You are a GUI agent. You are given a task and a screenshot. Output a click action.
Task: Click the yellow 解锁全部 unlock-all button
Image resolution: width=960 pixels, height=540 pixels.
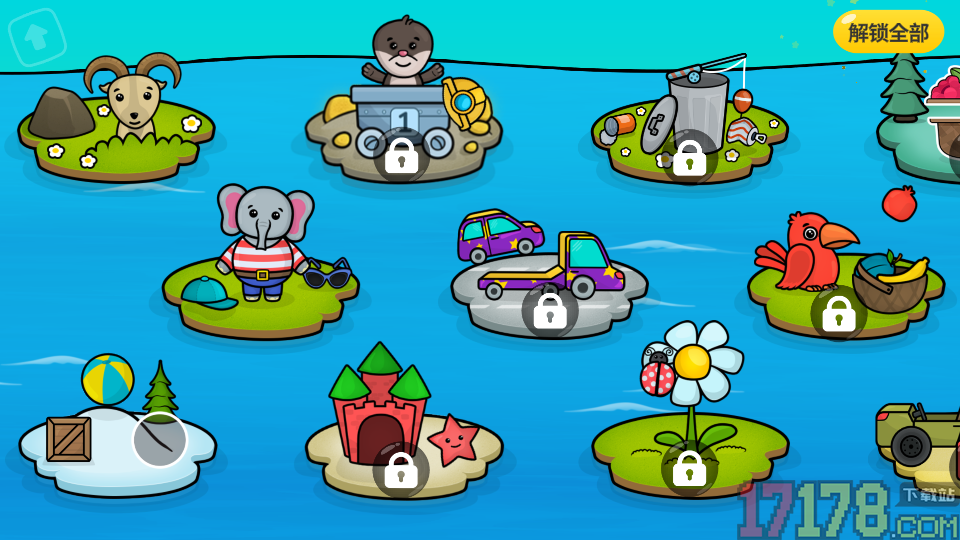click(x=888, y=32)
